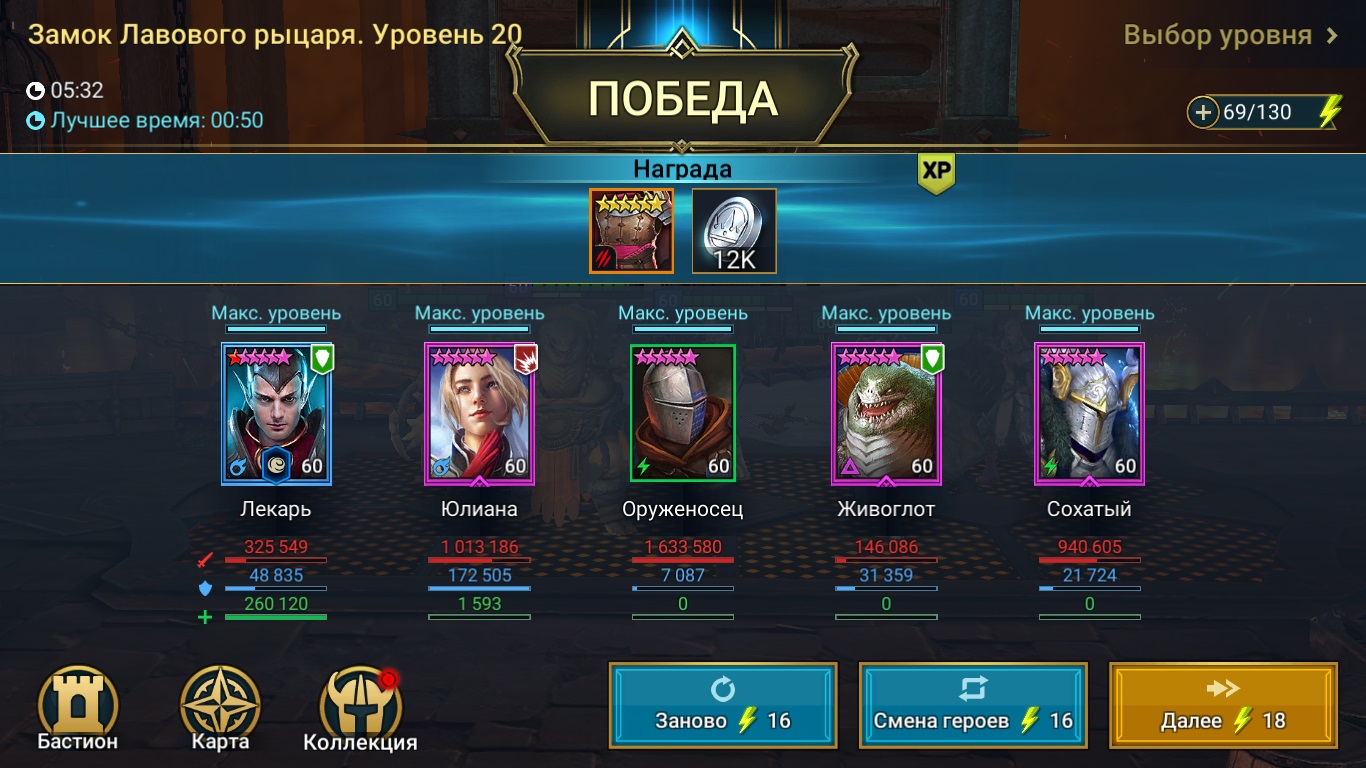The image size is (1366, 768).
Task: Select the Живоглот hero portrait
Action: point(885,412)
